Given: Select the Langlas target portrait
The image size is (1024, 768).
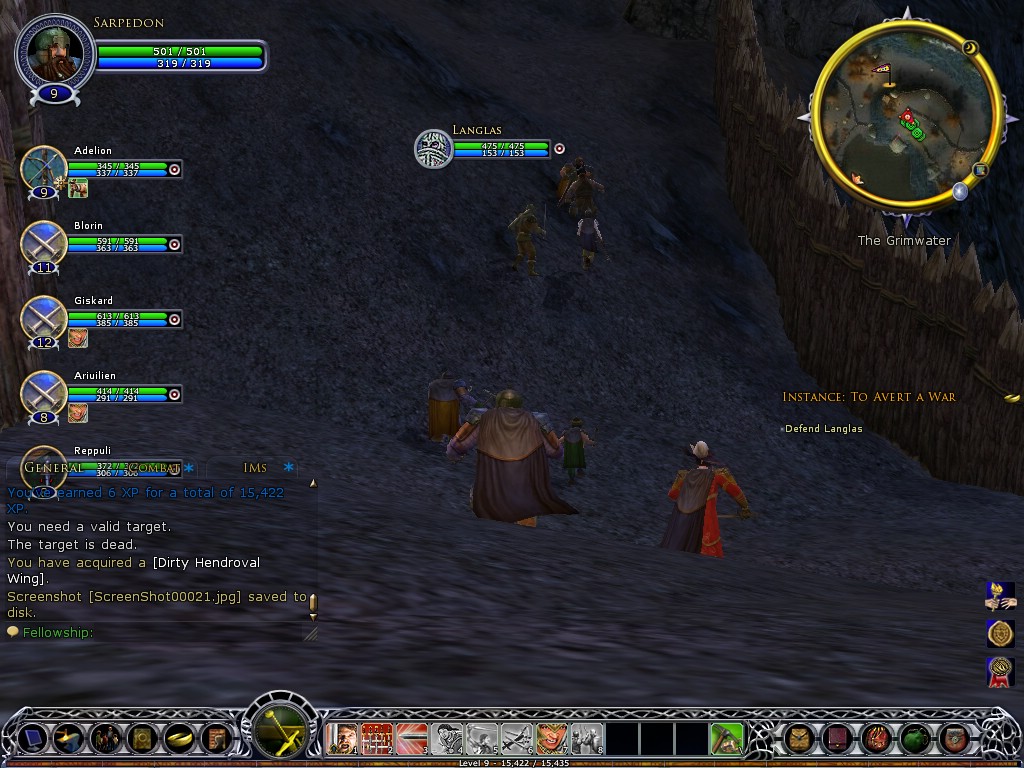Looking at the screenshot, I should (x=434, y=148).
